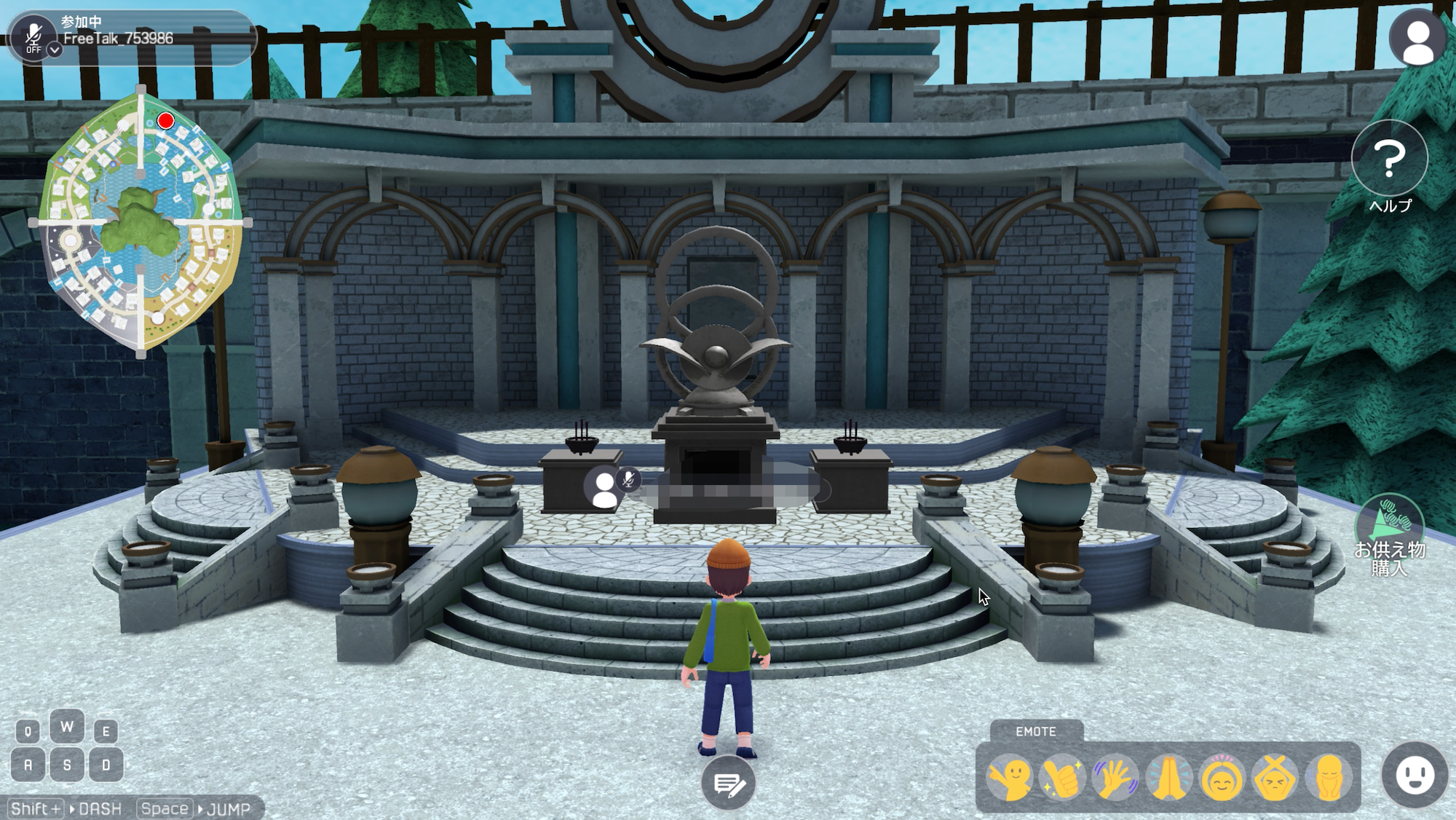
Task: Perform the praying hands emote
Action: point(1168,778)
